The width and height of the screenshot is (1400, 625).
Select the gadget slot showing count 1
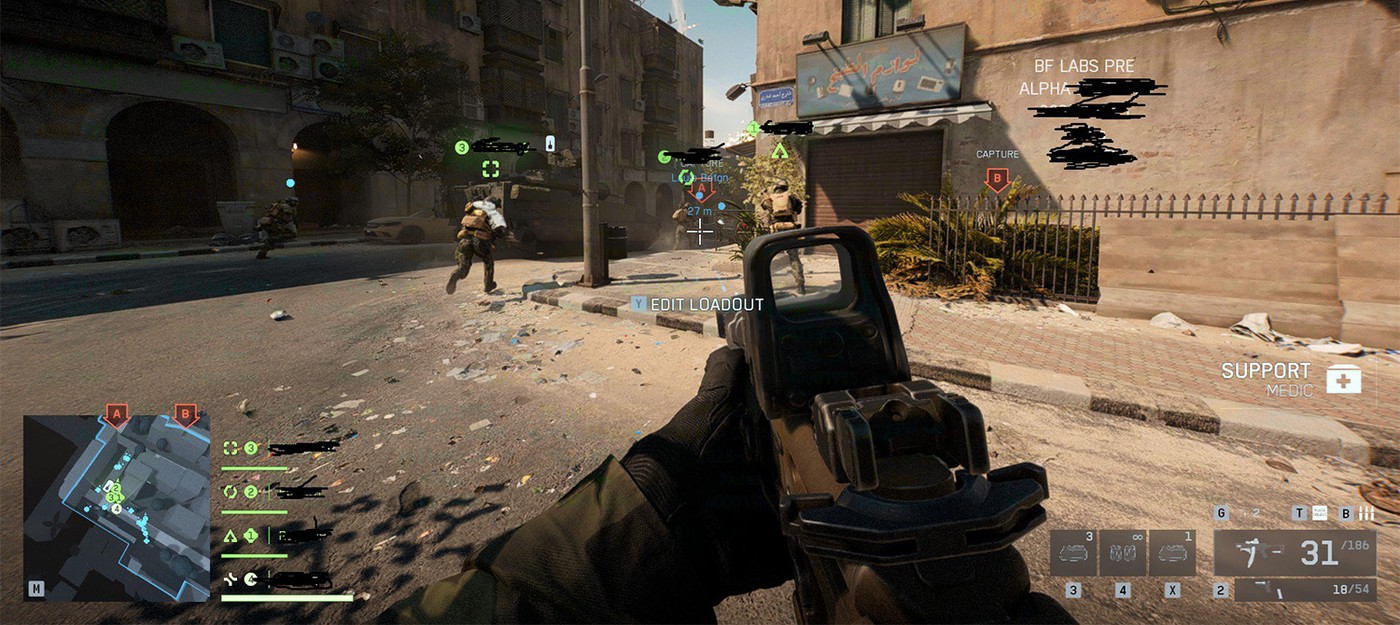pos(1172,553)
